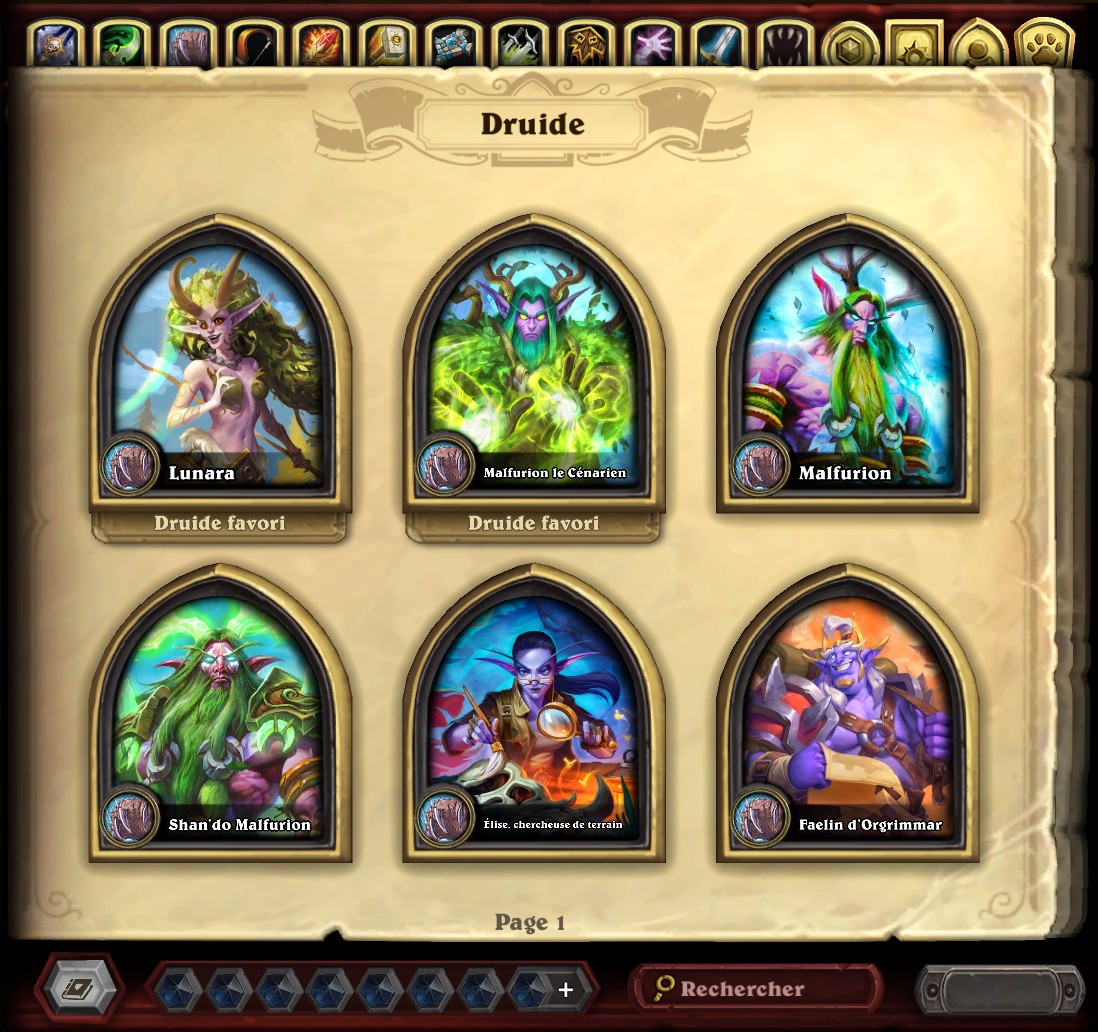Filter by the mana crystal marked plus
1098x1032 pixels.
564,989
